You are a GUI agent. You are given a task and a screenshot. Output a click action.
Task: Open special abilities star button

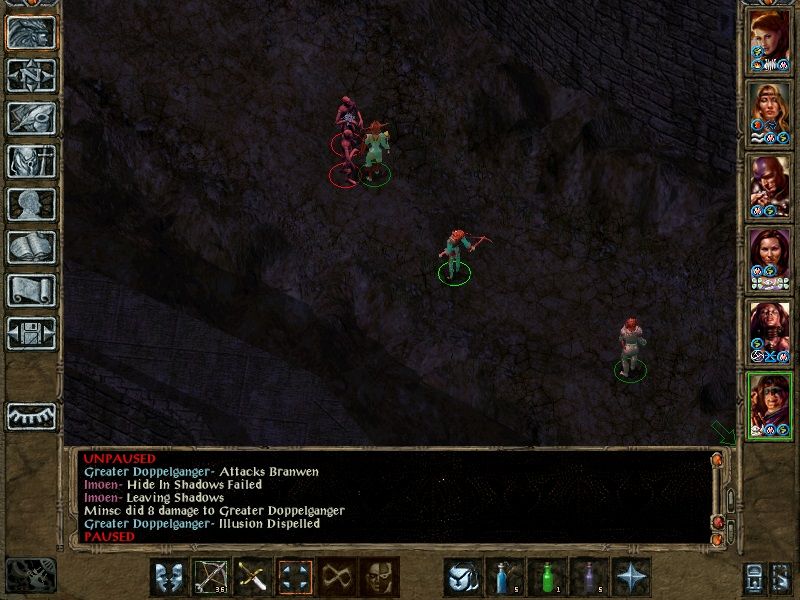(x=630, y=577)
